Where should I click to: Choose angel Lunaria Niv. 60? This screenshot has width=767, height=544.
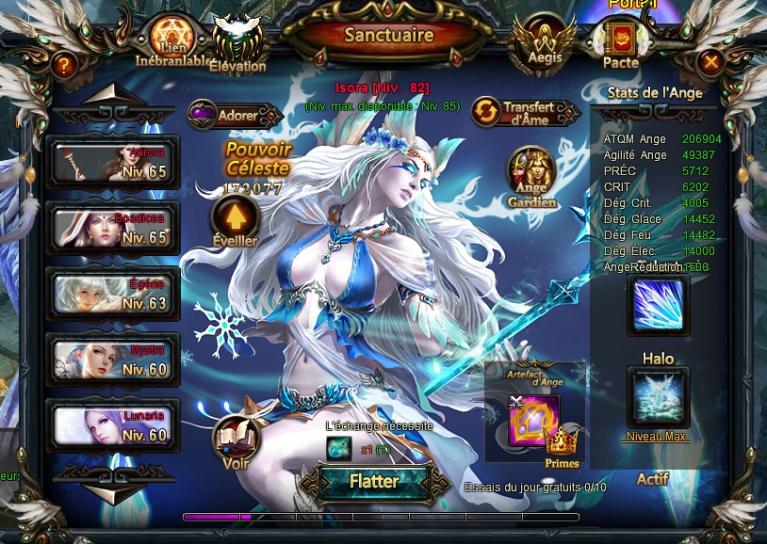pyautogui.click(x=113, y=425)
